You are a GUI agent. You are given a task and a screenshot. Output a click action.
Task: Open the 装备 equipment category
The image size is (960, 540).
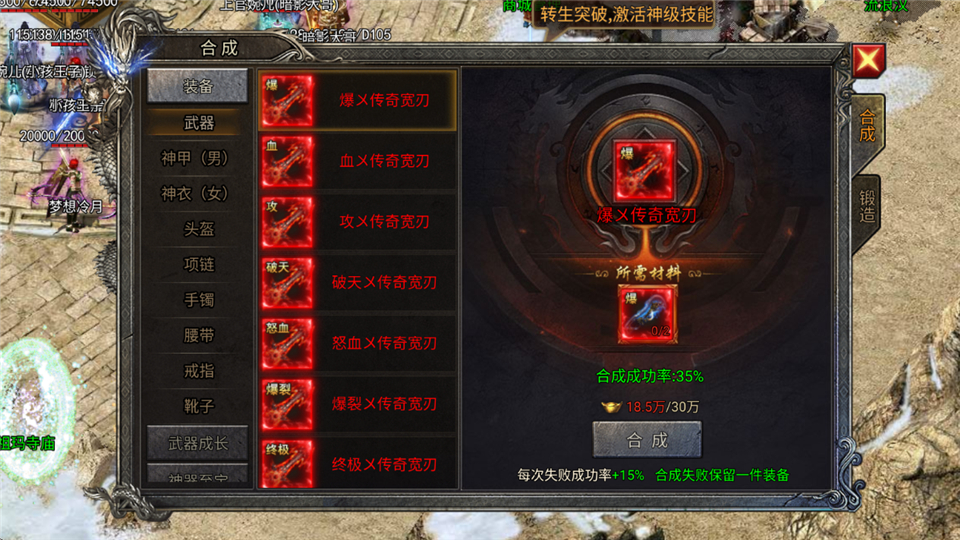197,87
